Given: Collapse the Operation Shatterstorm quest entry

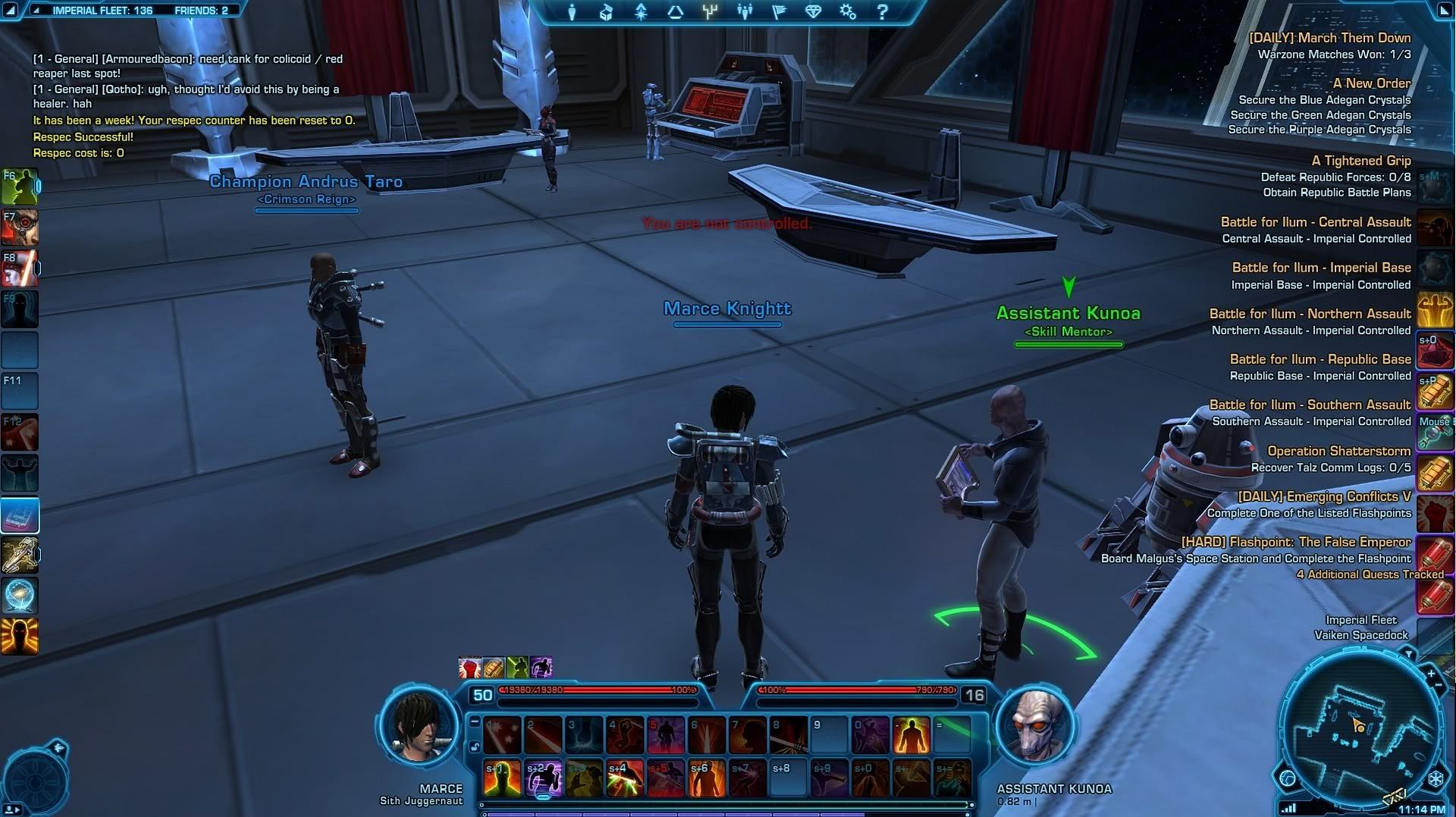Looking at the screenshot, I should 1338,451.
